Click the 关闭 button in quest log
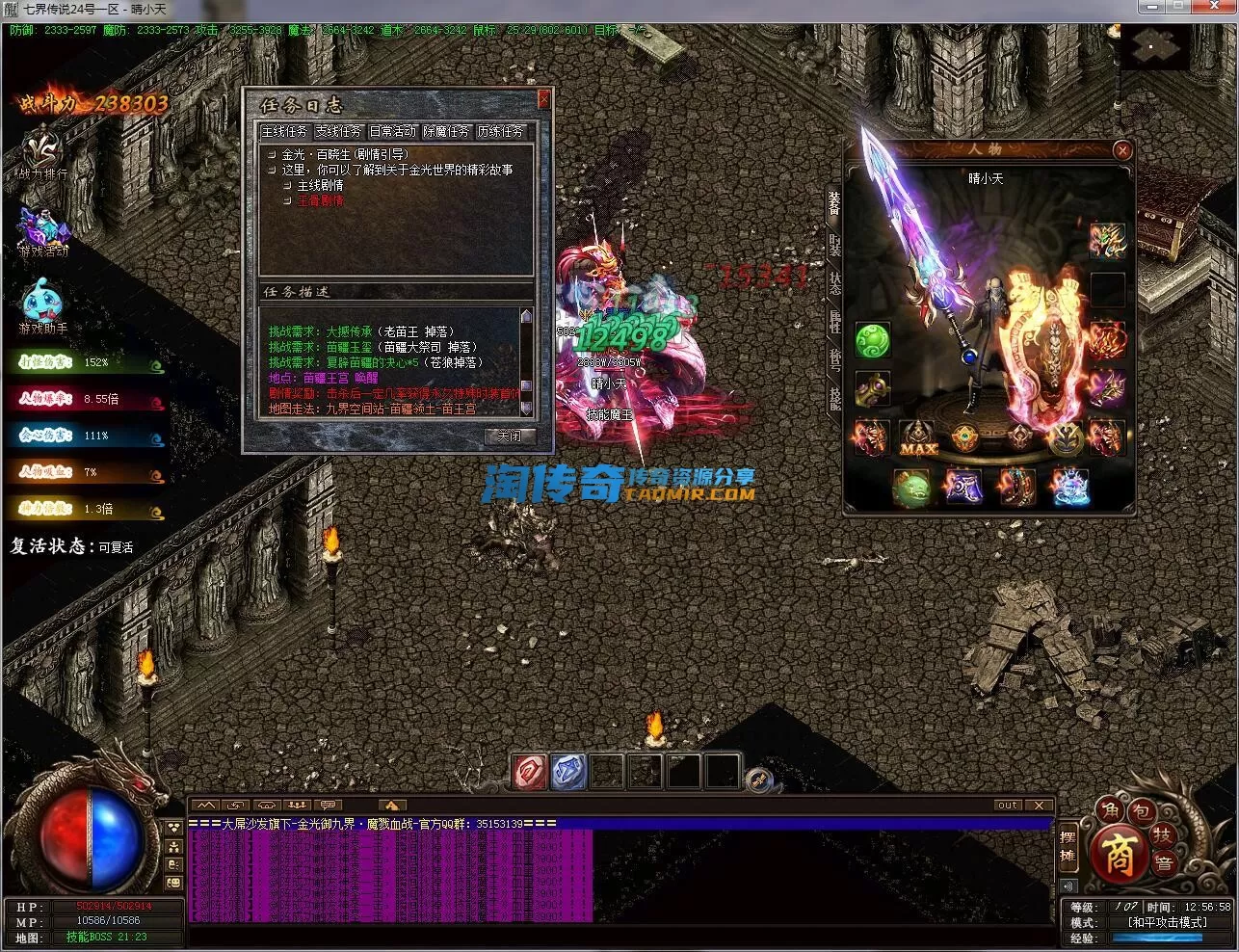Screen dimensions: 1239x952 click(x=509, y=436)
